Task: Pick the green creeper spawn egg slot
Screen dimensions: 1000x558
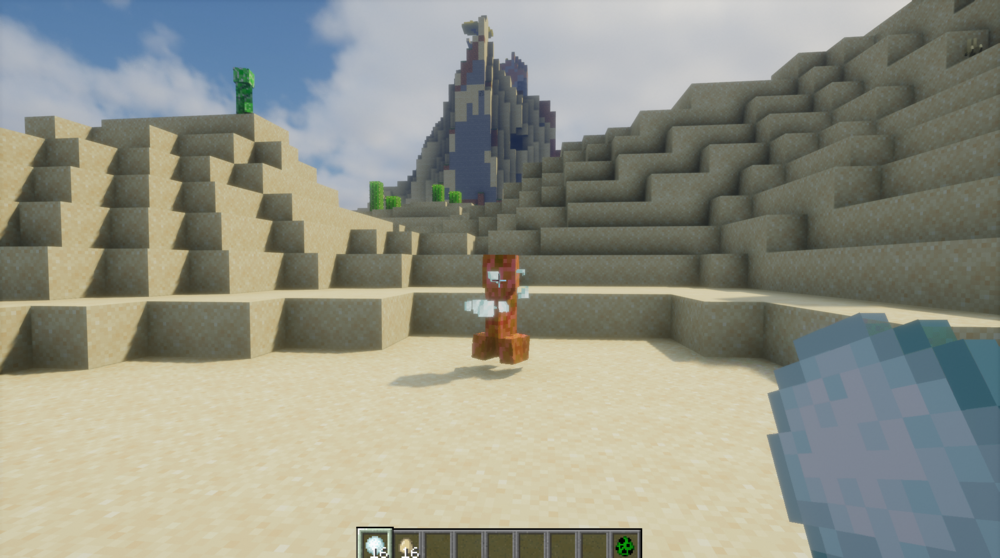Action: pyautogui.click(x=625, y=545)
